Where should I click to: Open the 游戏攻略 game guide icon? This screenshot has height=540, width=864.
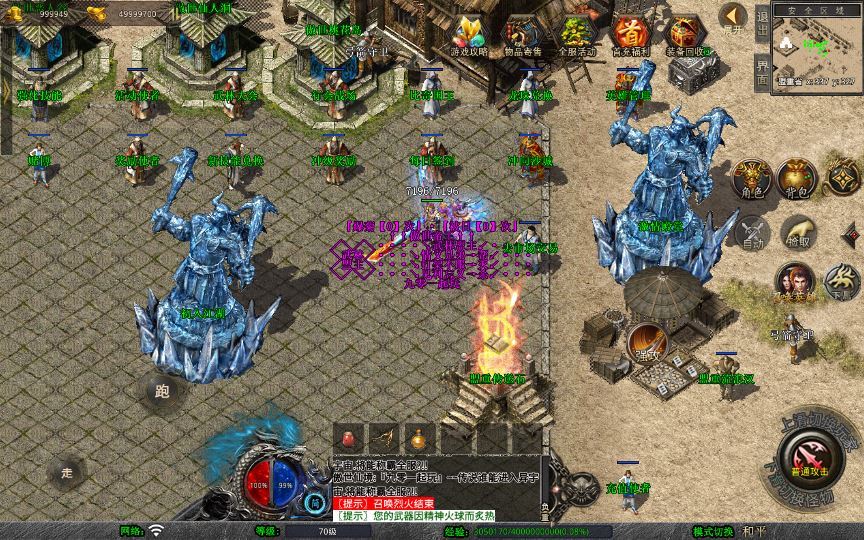coord(470,35)
